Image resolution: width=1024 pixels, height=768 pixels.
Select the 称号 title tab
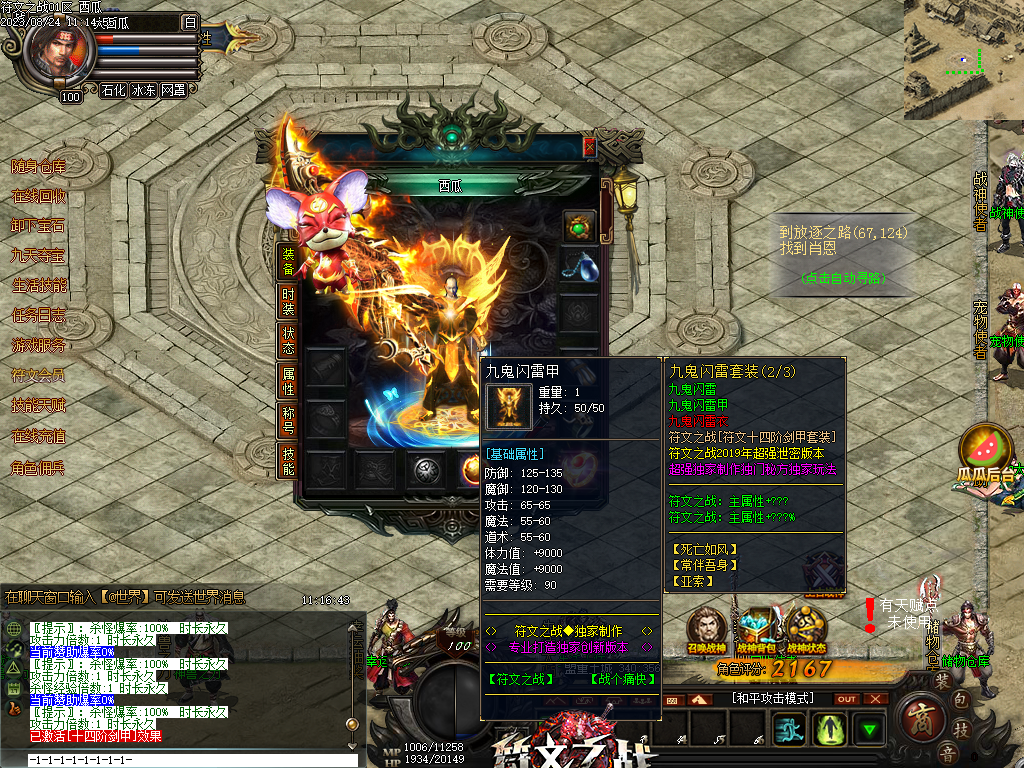click(288, 421)
